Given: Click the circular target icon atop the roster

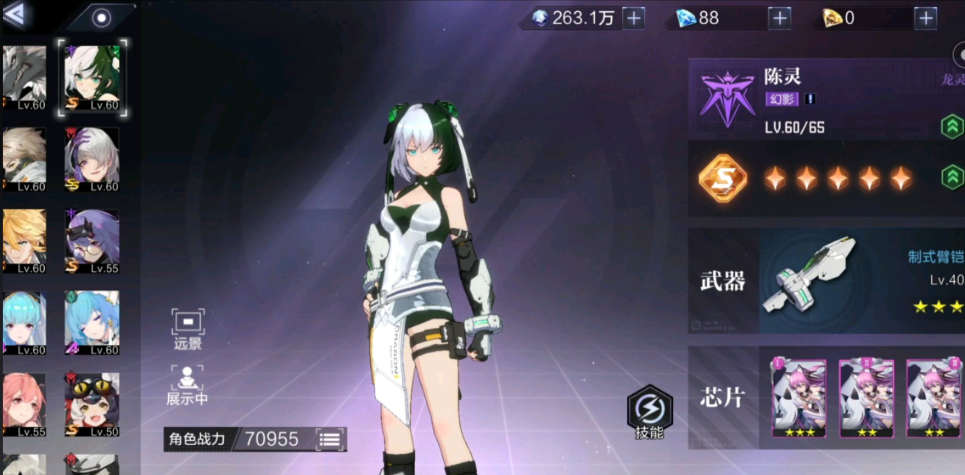Looking at the screenshot, I should 102,17.
